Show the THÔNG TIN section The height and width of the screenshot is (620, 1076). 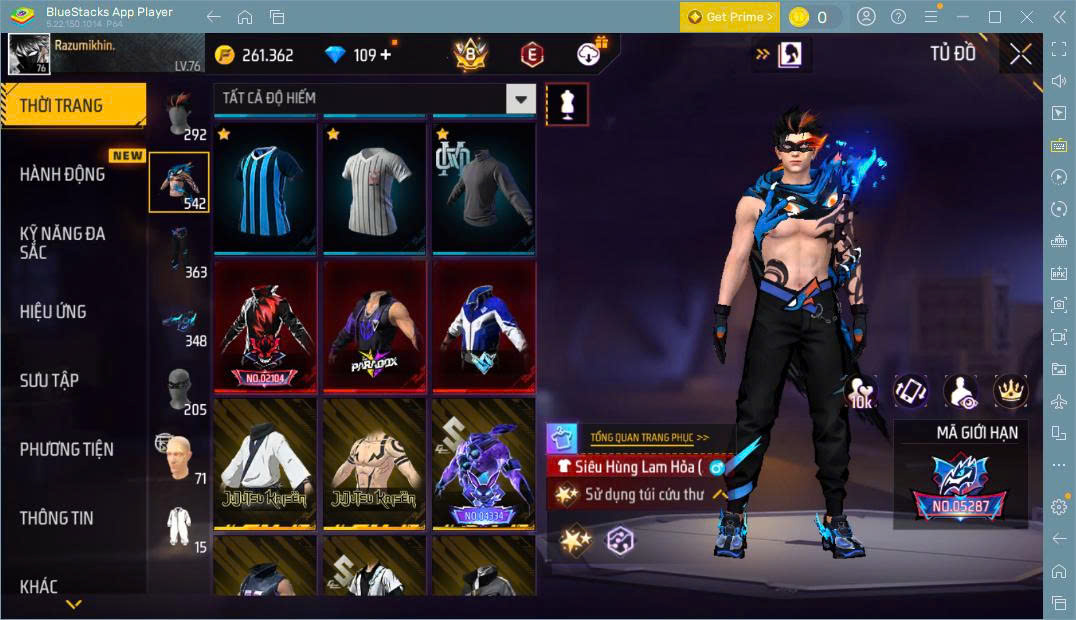pos(56,518)
